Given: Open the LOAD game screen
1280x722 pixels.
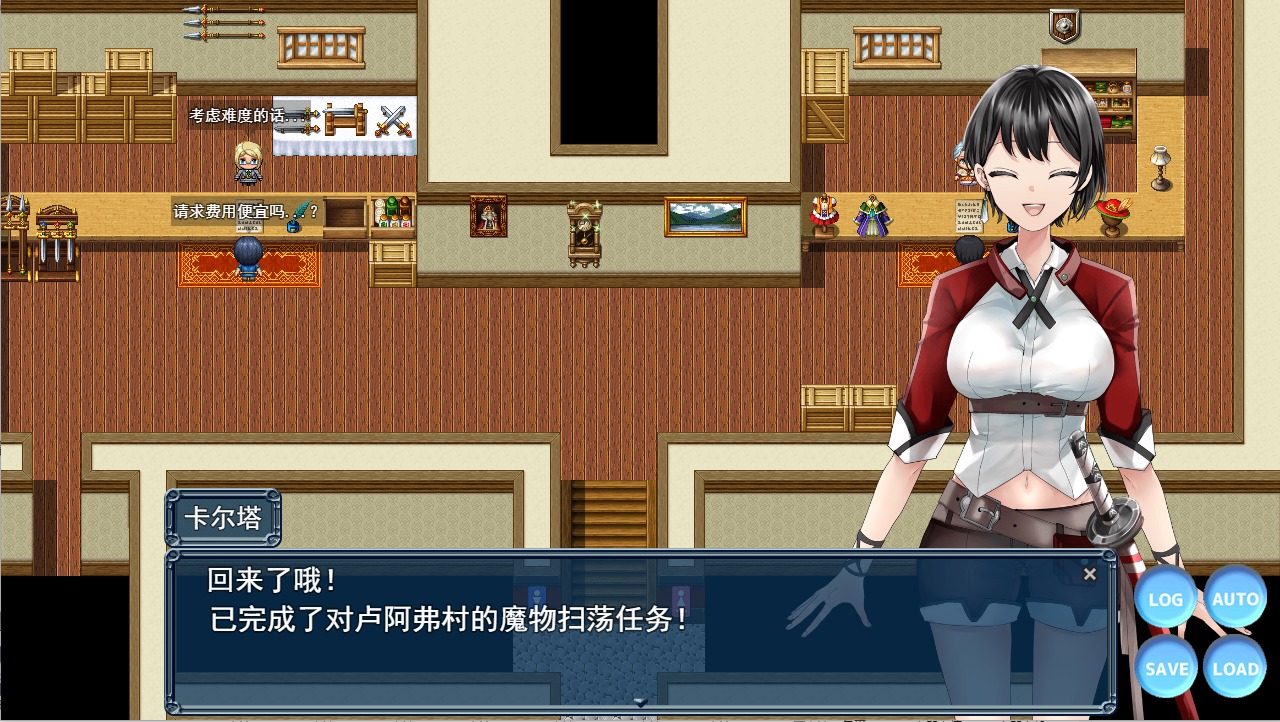Looking at the screenshot, I should pyautogui.click(x=1236, y=668).
